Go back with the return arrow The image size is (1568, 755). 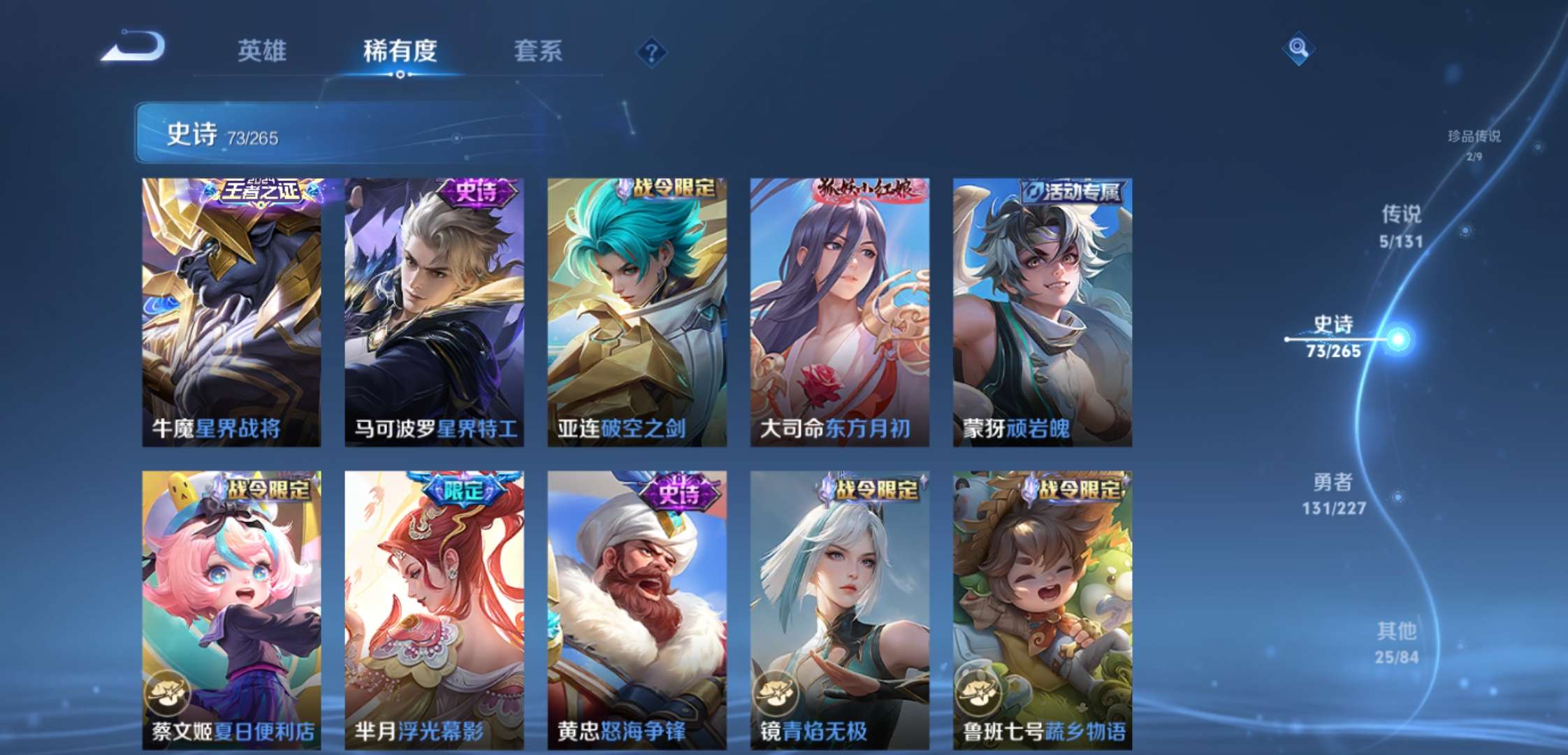(x=133, y=48)
